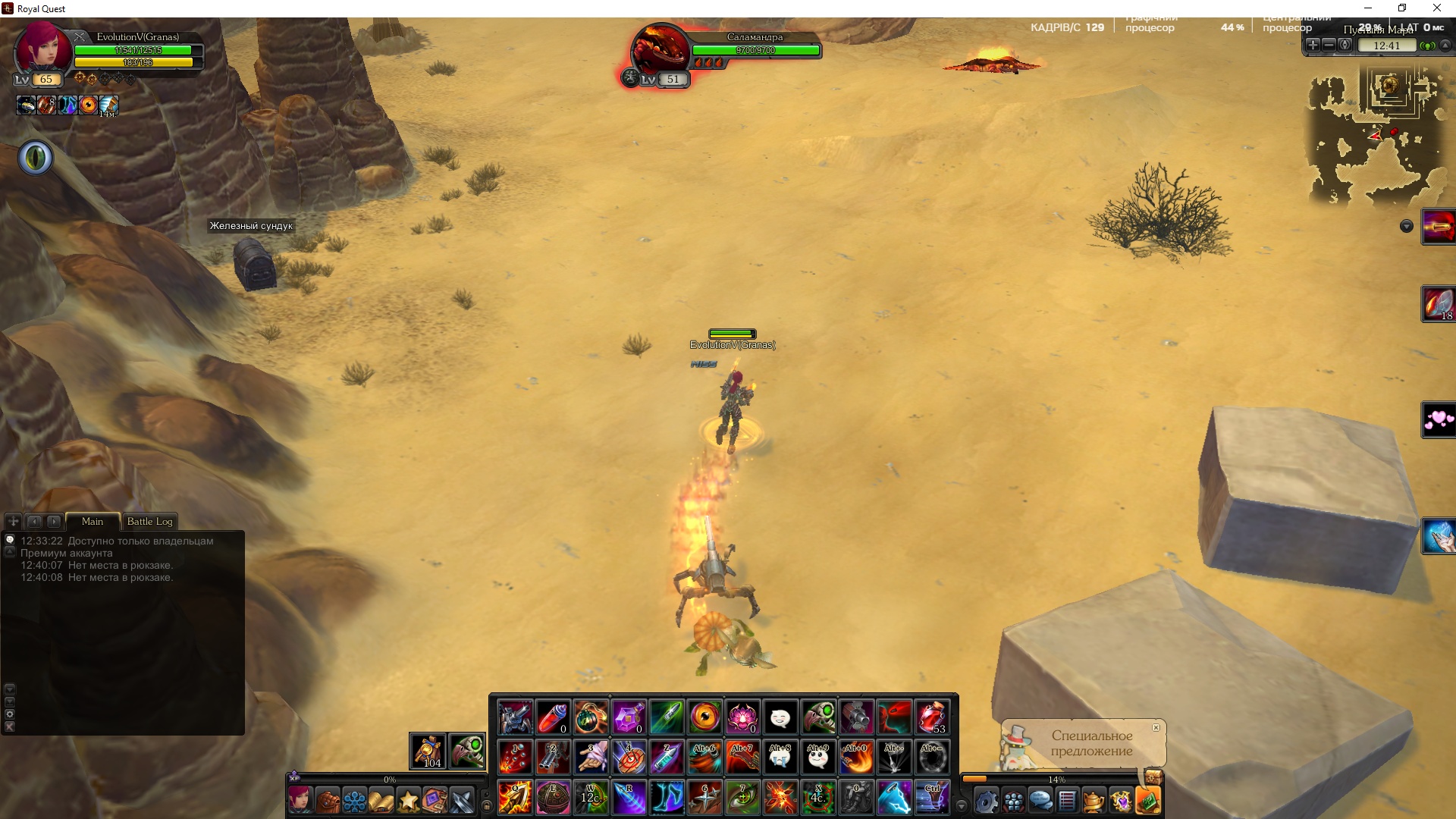Screen dimensions: 1456x819
Task: Close the Royal Quest window
Action: (1436, 8)
